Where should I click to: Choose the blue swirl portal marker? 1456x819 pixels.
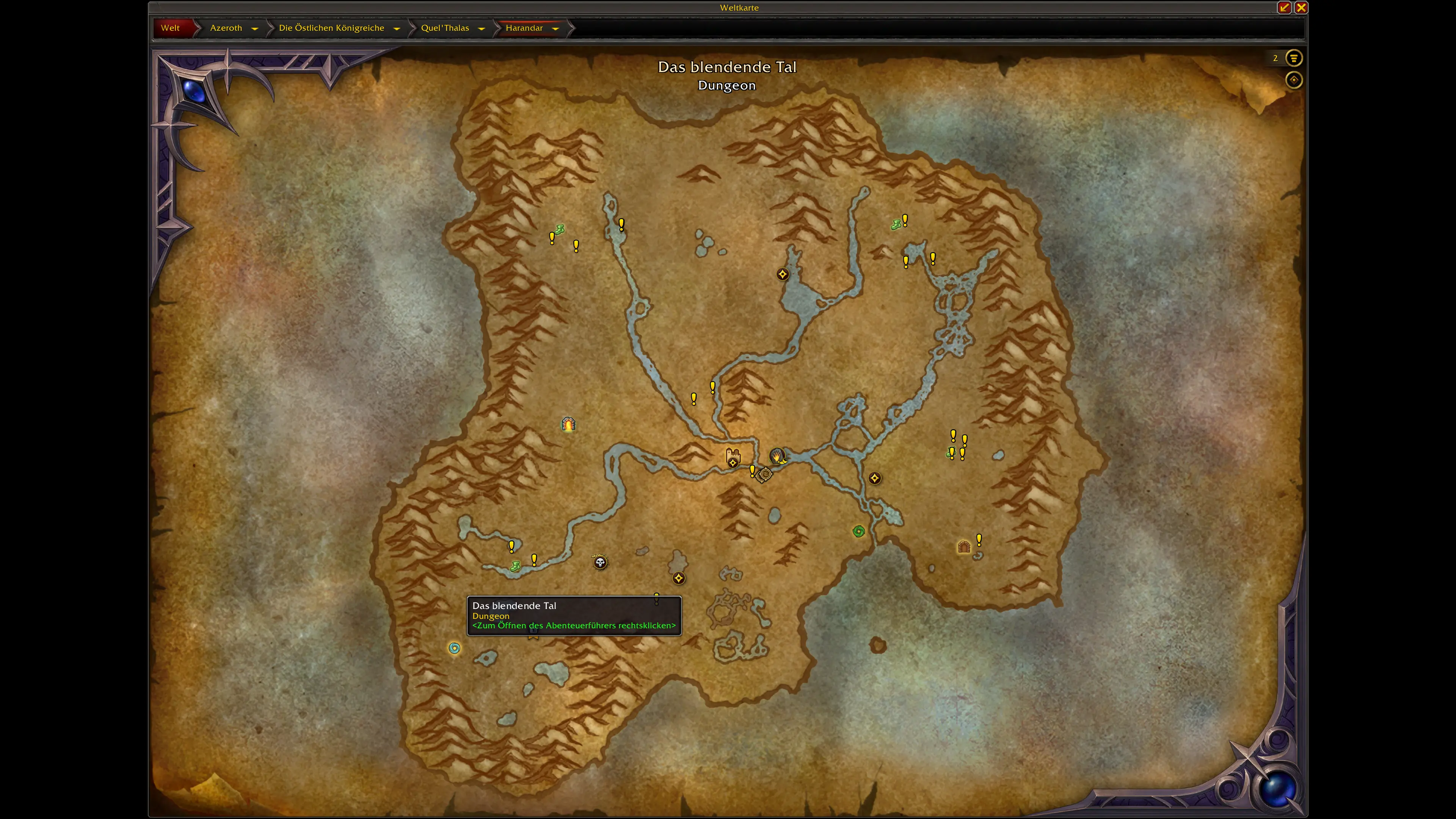pos(455,648)
